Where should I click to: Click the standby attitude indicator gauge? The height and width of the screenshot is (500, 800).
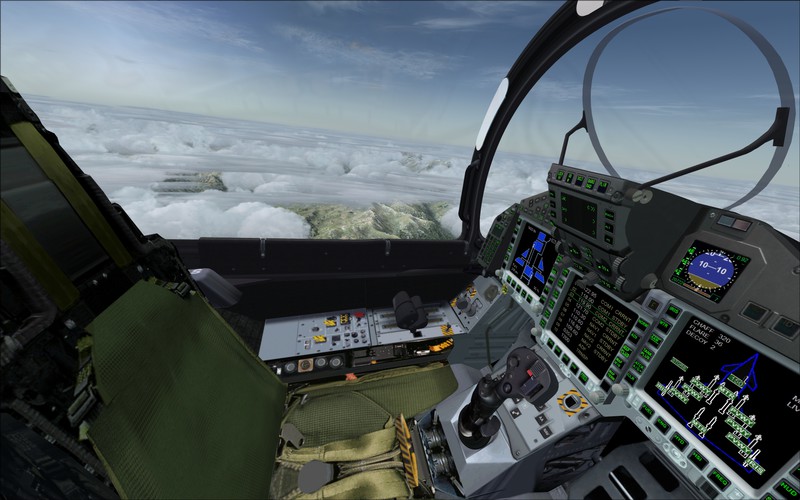(x=704, y=270)
